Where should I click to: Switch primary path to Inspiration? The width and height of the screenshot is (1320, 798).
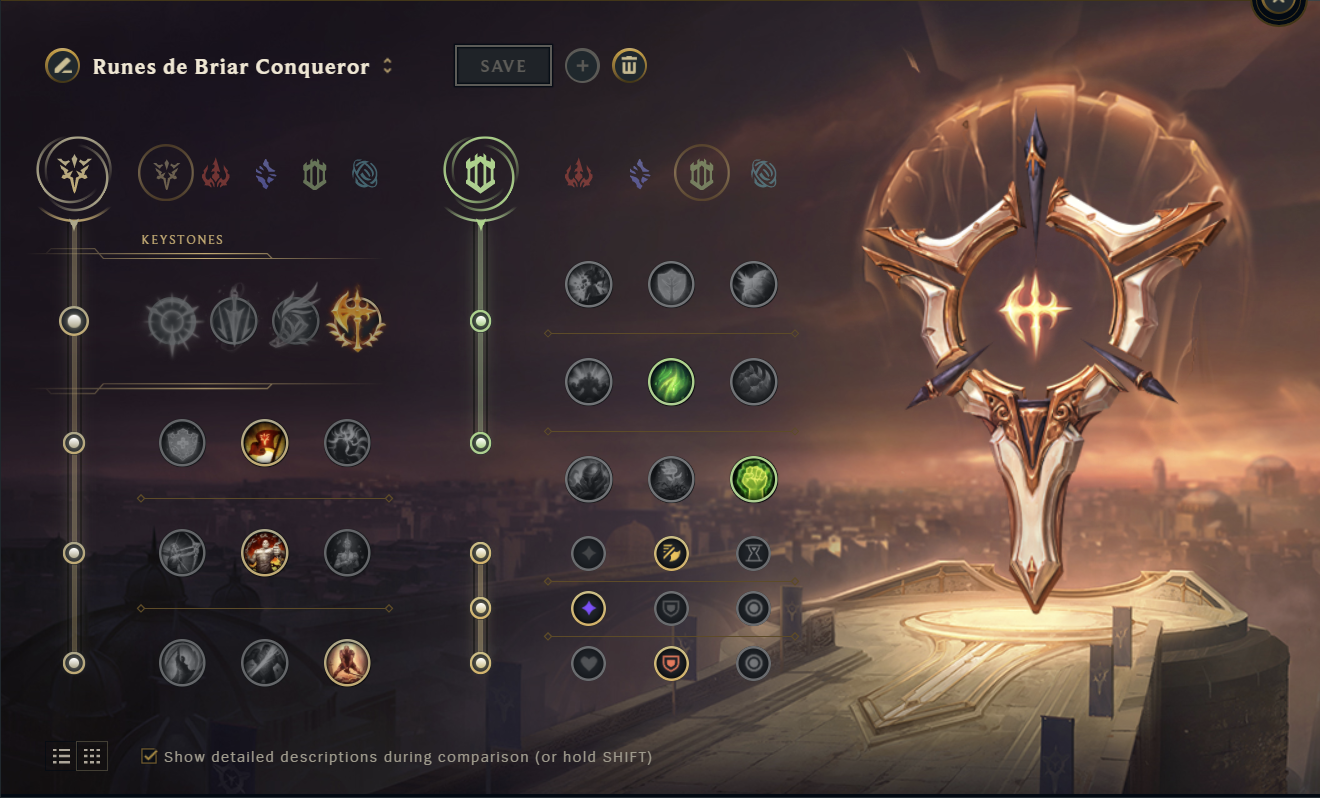(364, 172)
